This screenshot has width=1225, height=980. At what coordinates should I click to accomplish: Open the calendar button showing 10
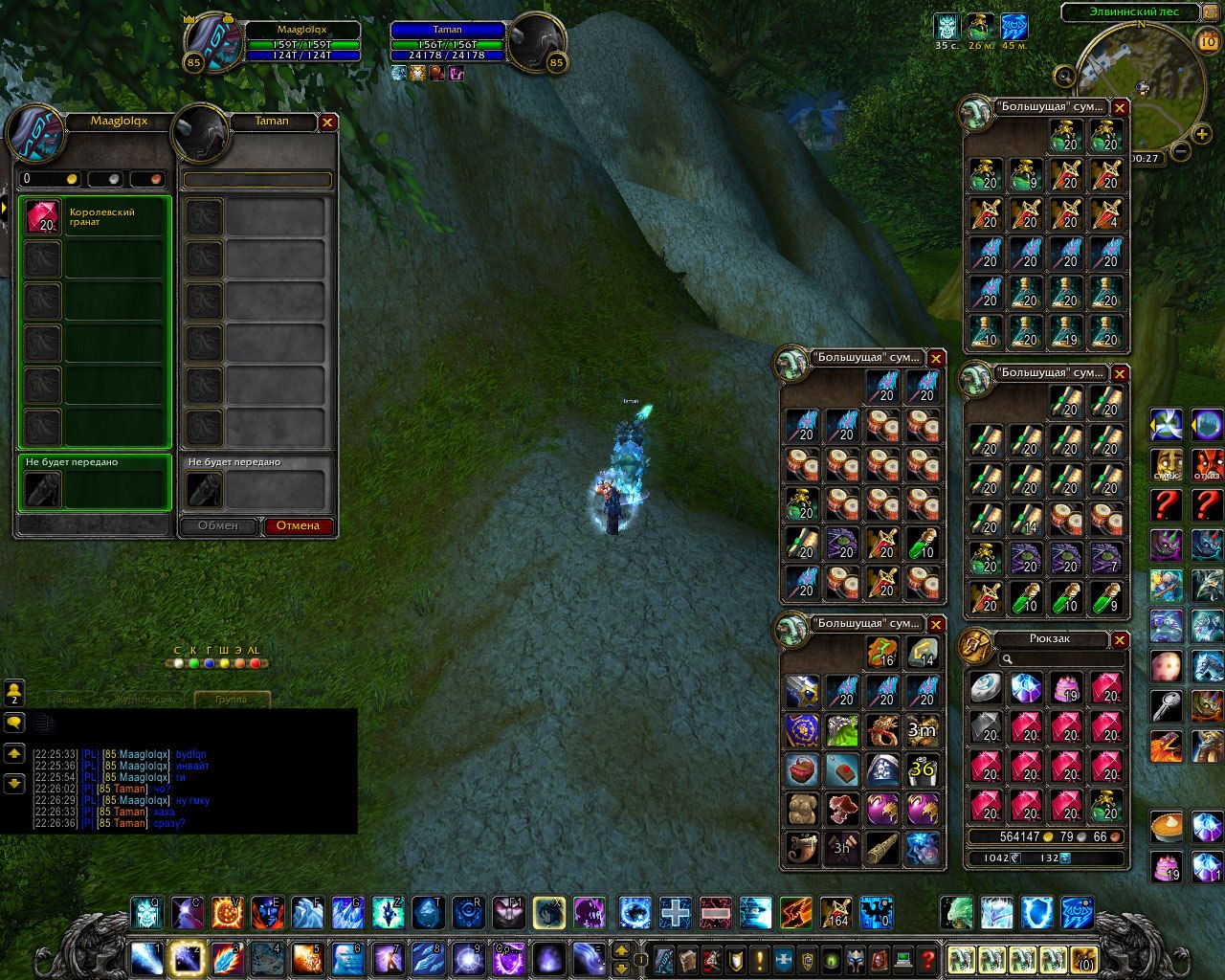tap(1208, 41)
